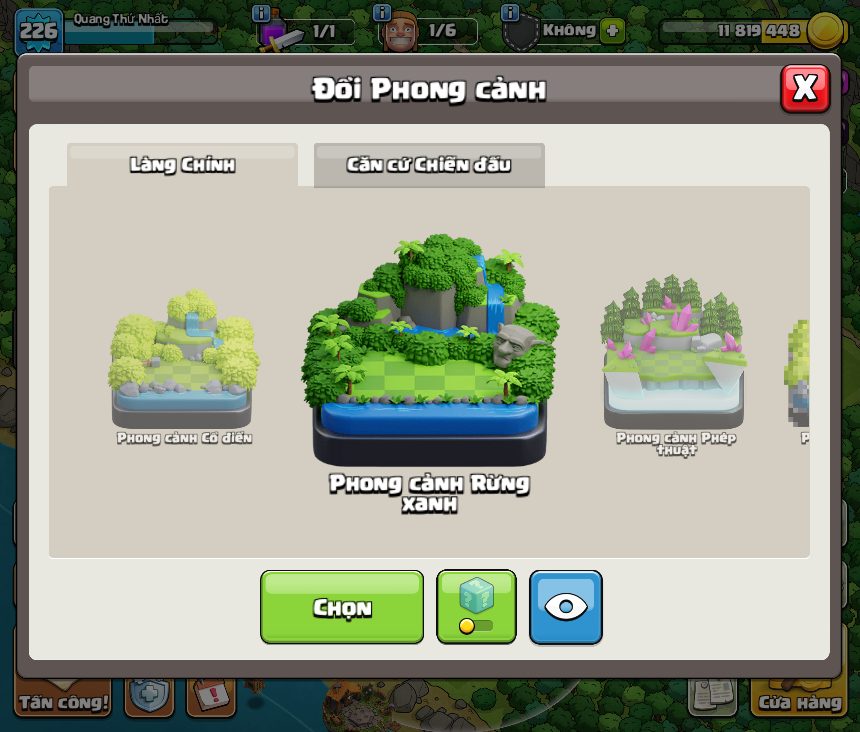This screenshot has height=732, width=860.
Task: Click the random cube button
Action: point(476,606)
